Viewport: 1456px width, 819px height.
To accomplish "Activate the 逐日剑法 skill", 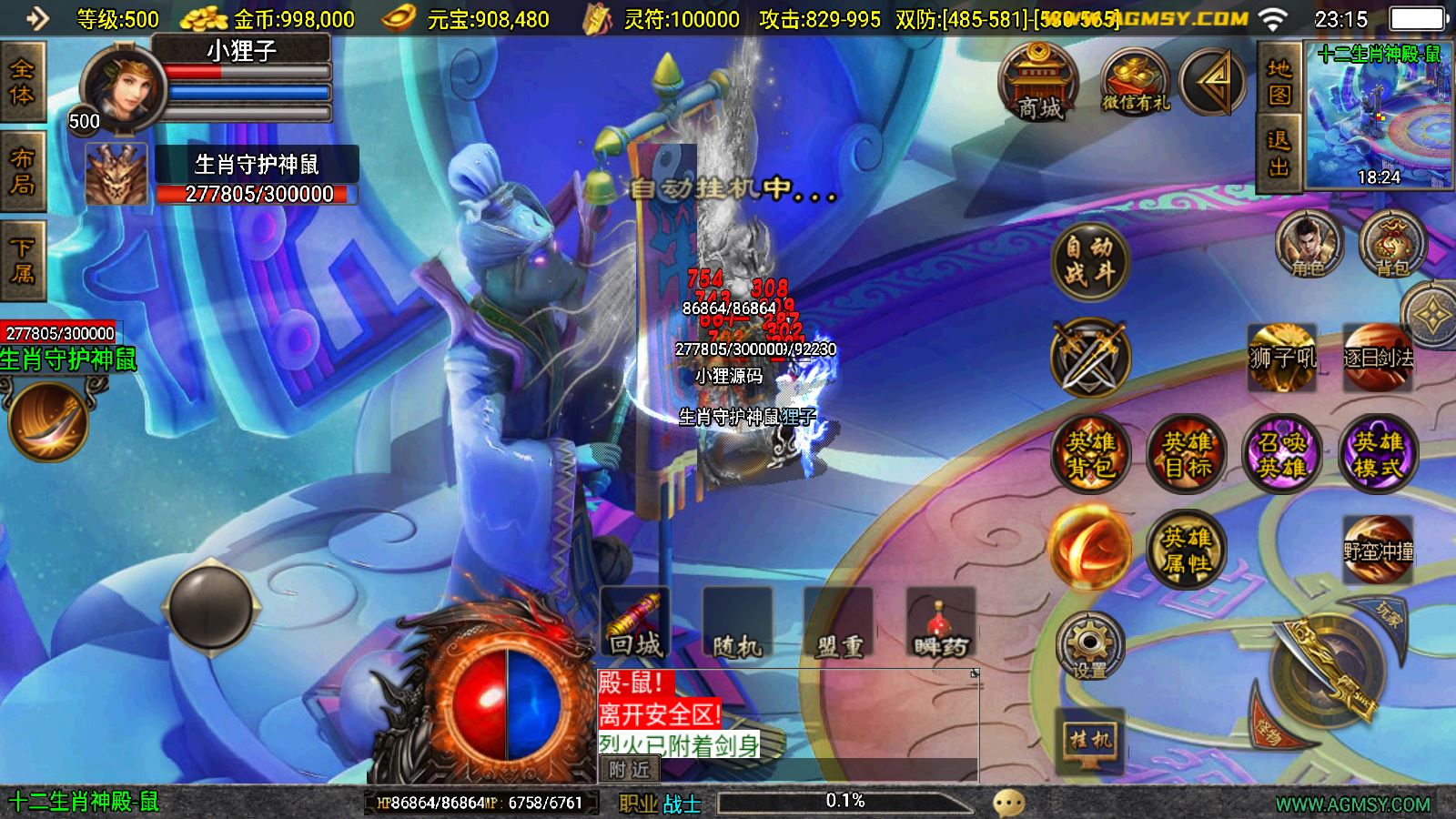I will click(1378, 357).
